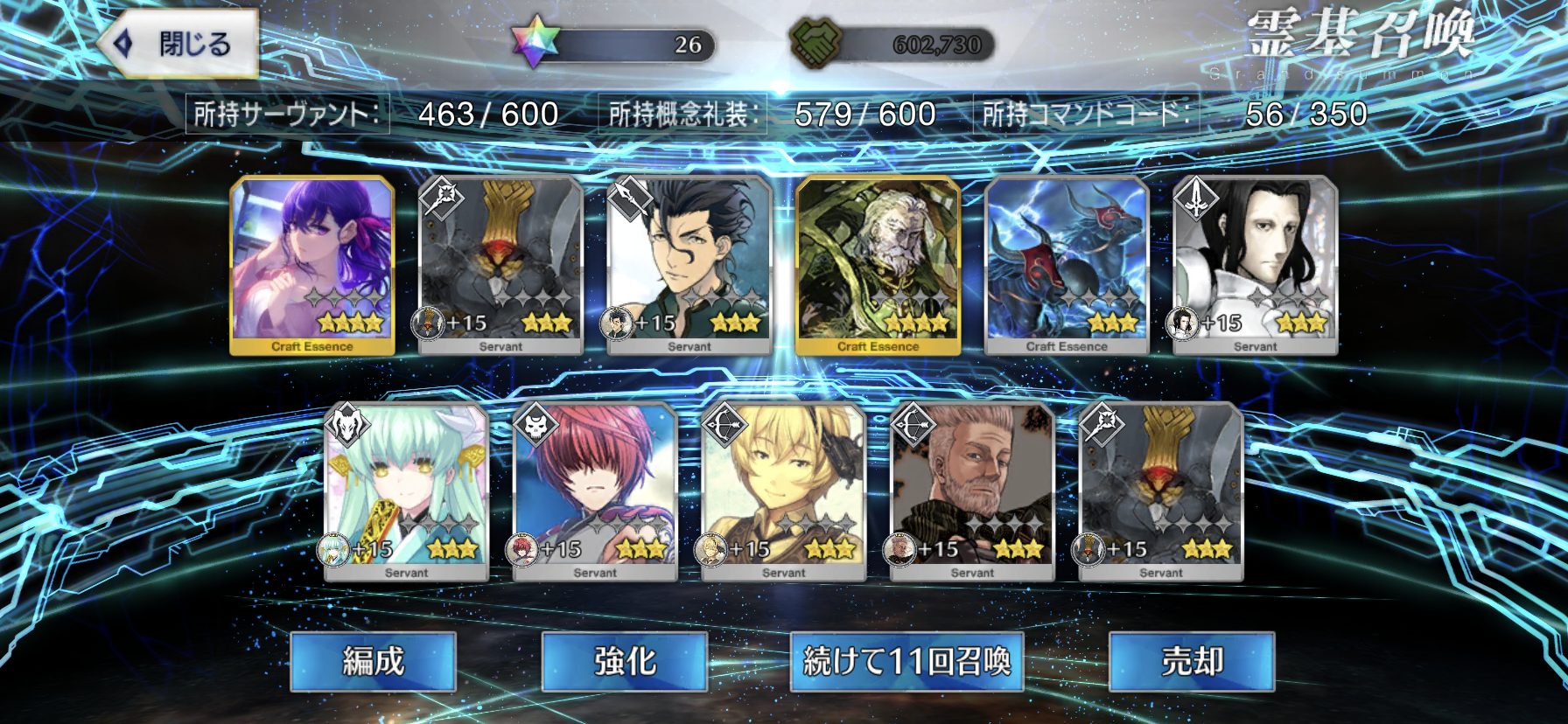Select the grey-bearded Archer servant card
This screenshot has height=724, width=1568.
click(972, 491)
